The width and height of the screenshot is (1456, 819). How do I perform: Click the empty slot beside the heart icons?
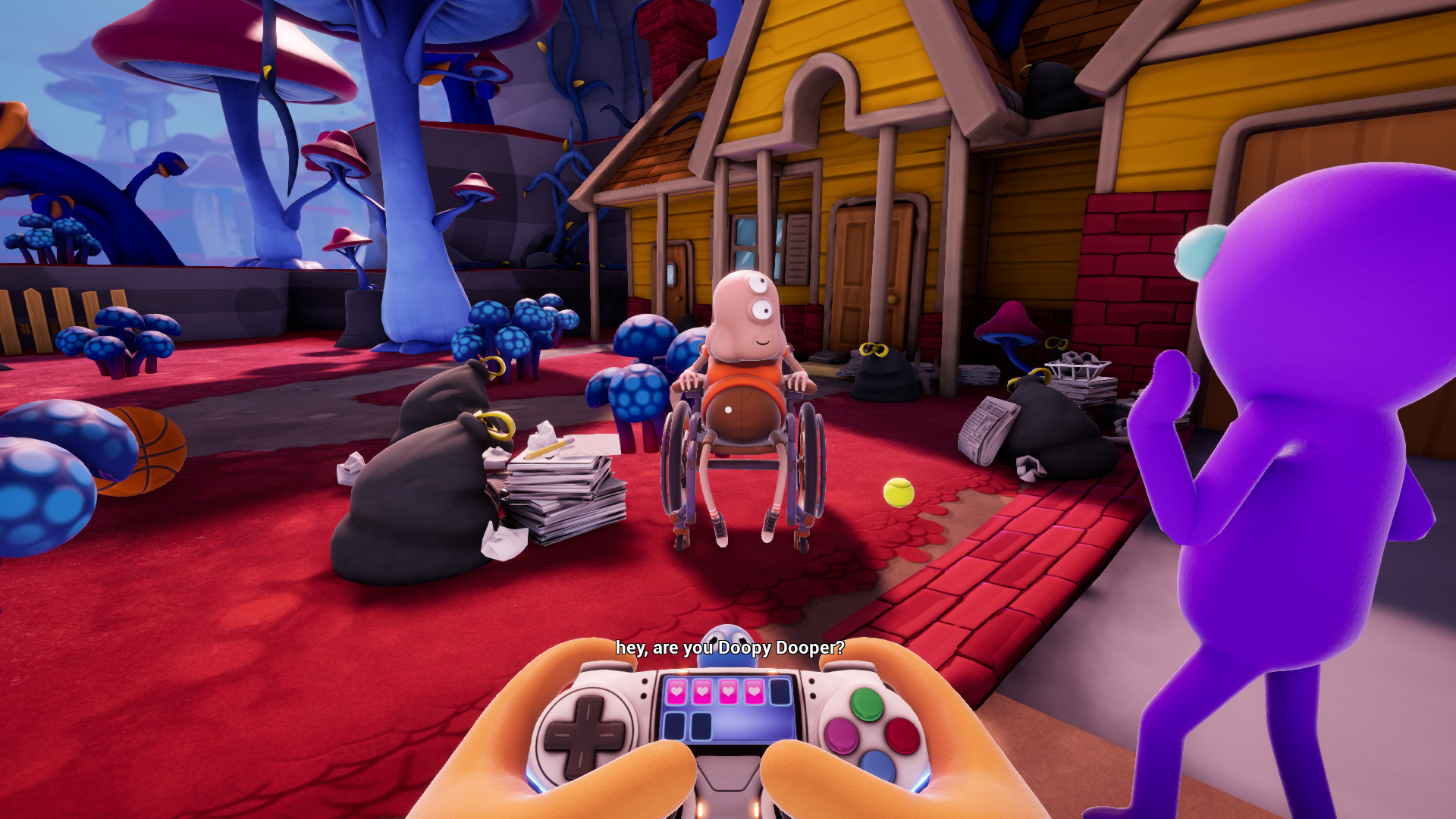point(779,692)
